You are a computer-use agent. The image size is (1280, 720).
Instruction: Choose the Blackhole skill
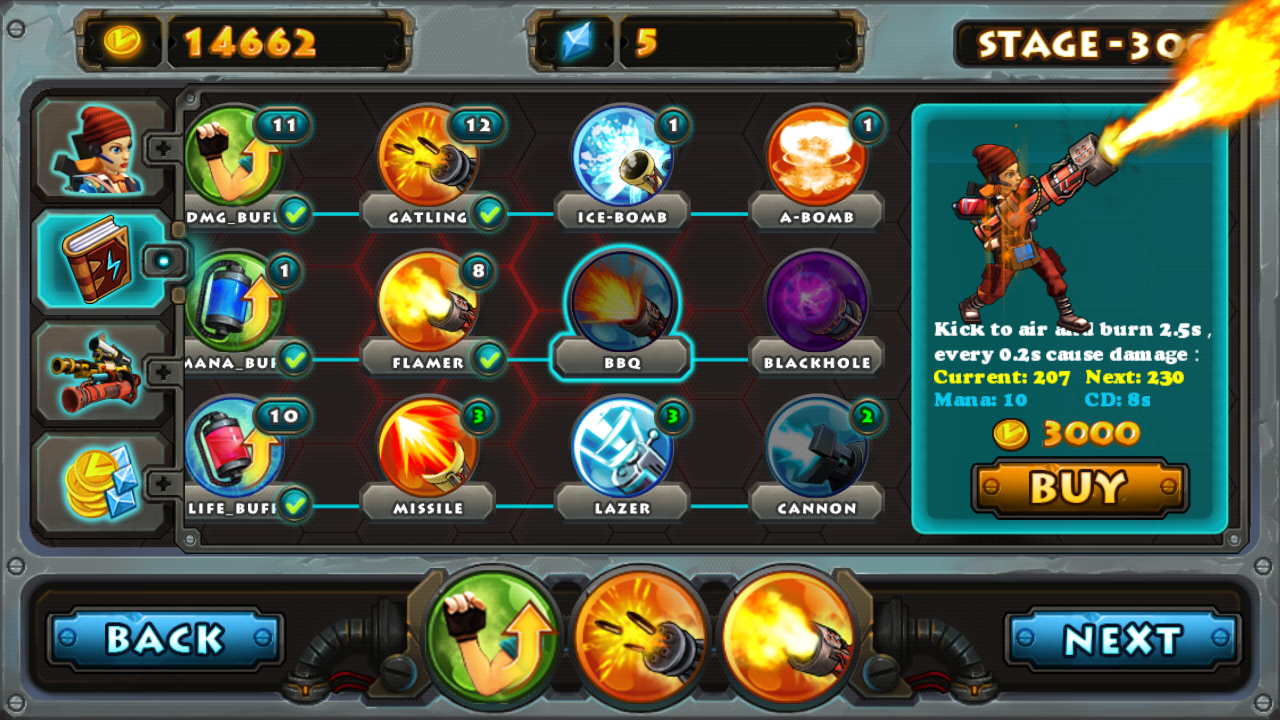point(816,302)
